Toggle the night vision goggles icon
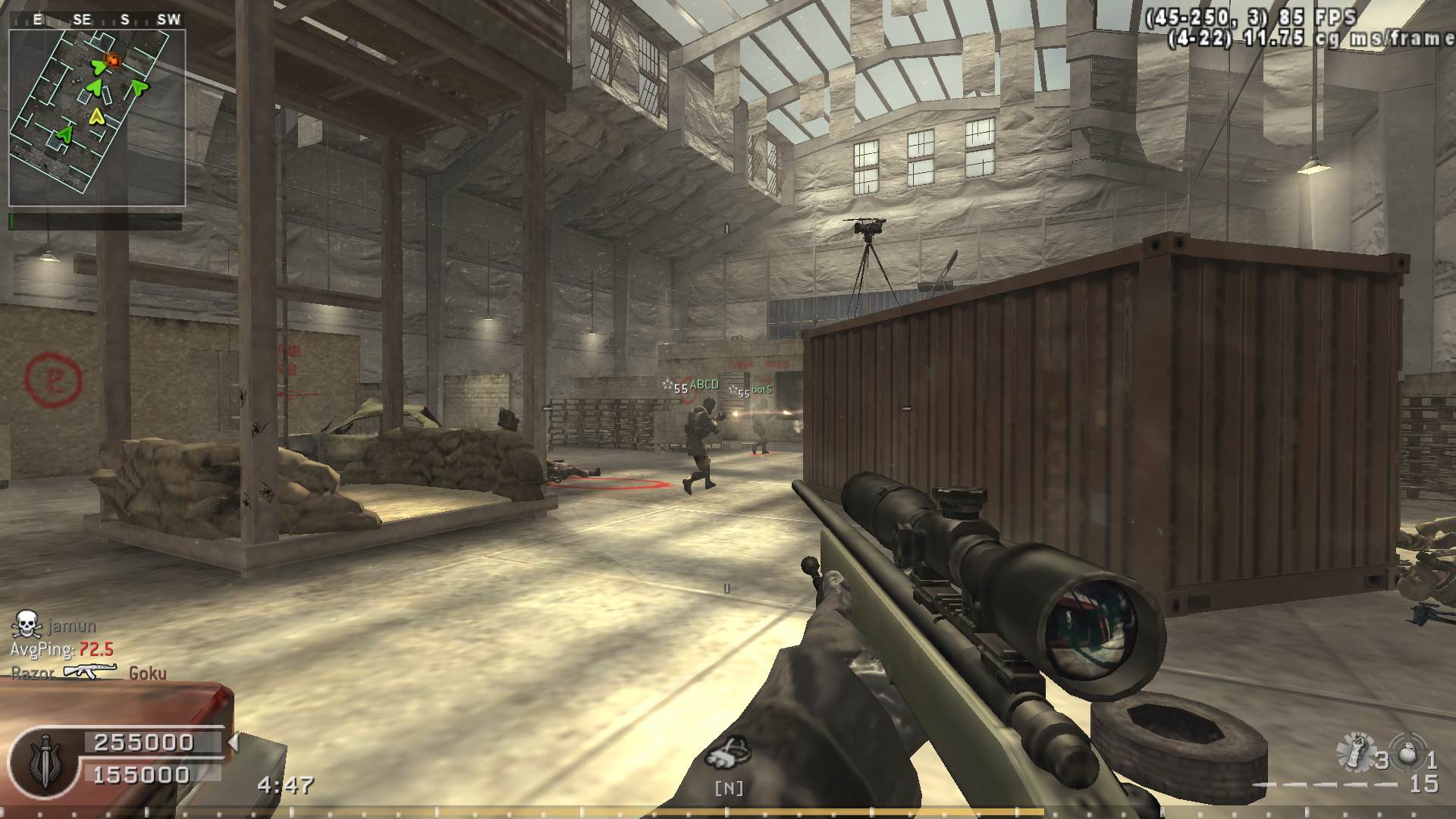 point(728,752)
